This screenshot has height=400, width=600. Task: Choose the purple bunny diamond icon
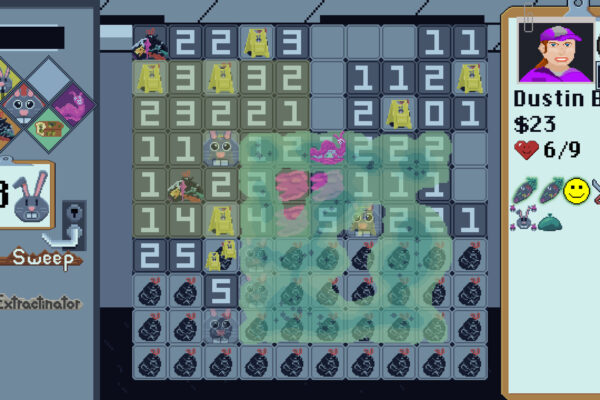point(70,100)
